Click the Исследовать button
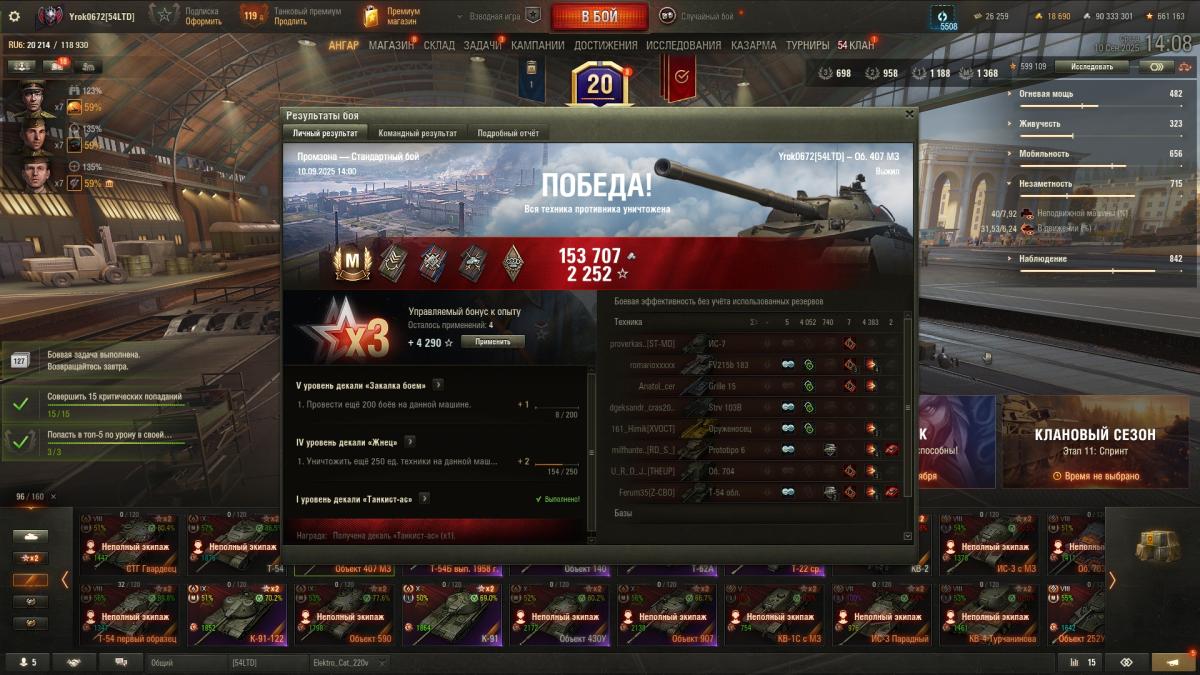1200x675 pixels. [1091, 67]
